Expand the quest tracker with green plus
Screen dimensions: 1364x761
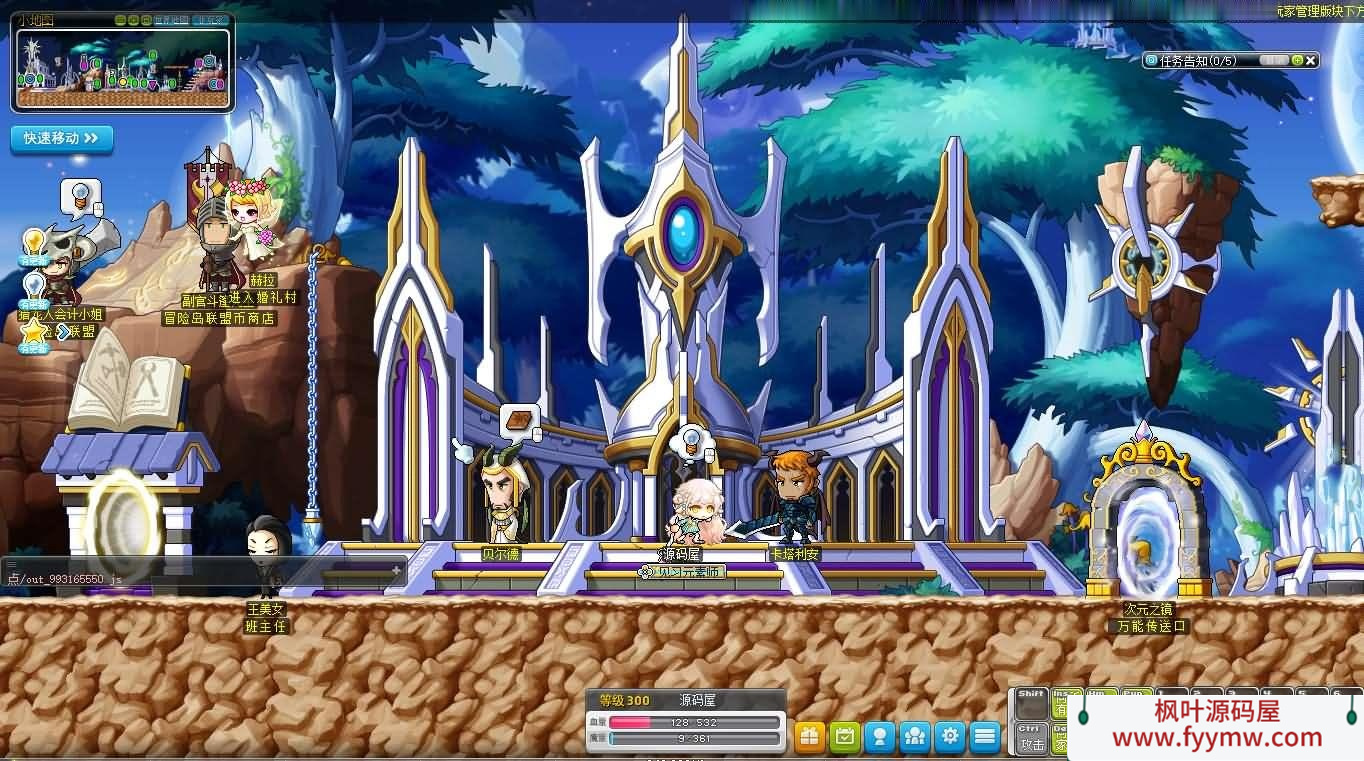(1297, 60)
